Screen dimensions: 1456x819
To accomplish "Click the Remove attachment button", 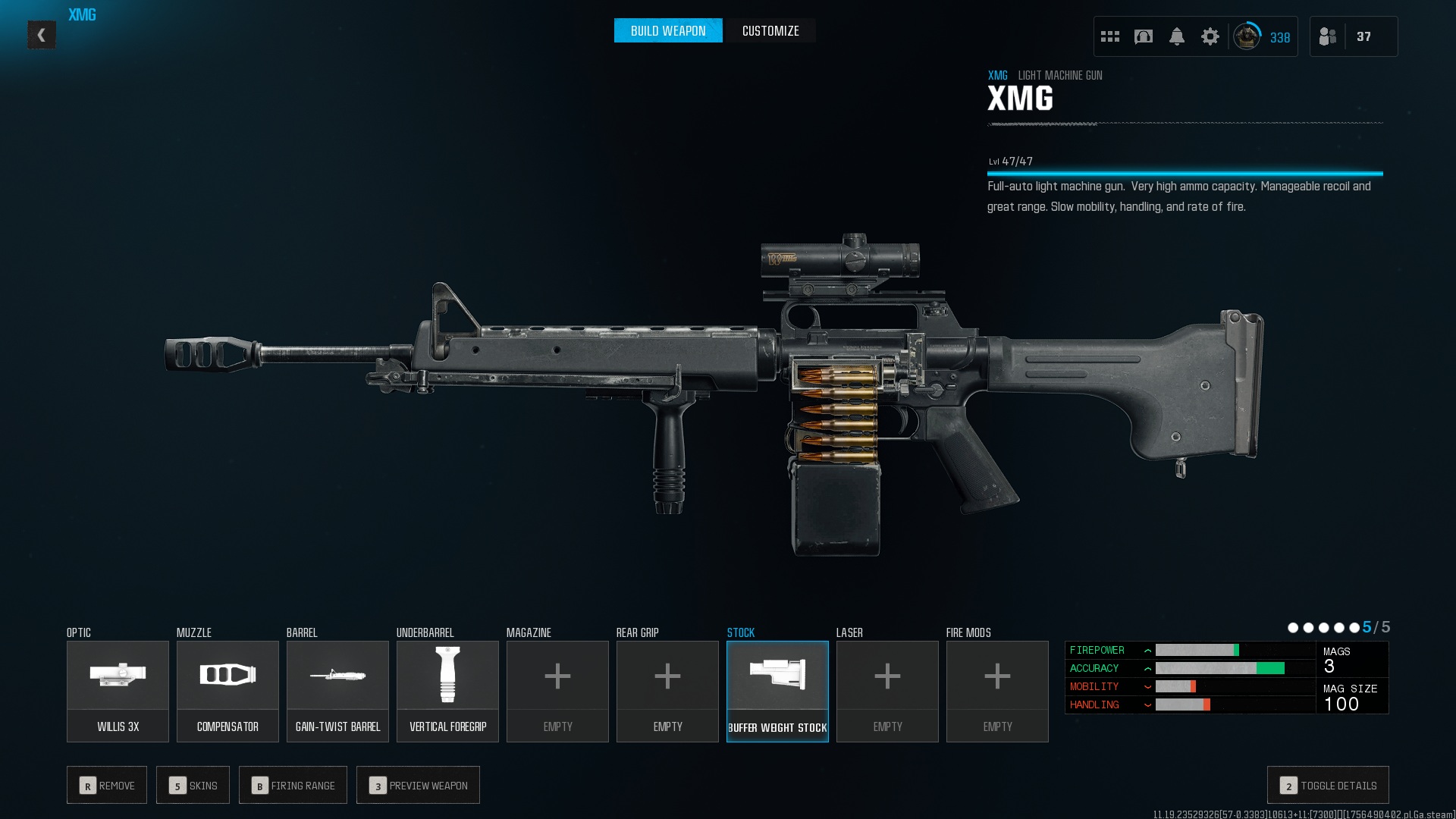I will pos(107,786).
